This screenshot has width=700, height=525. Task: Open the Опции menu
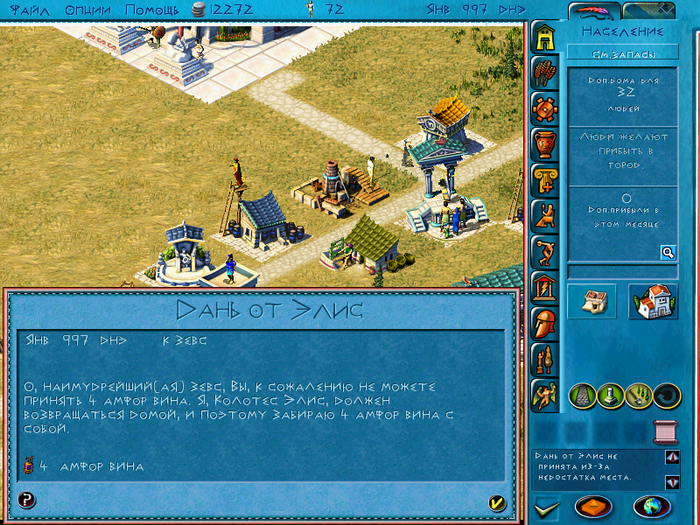(89, 9)
